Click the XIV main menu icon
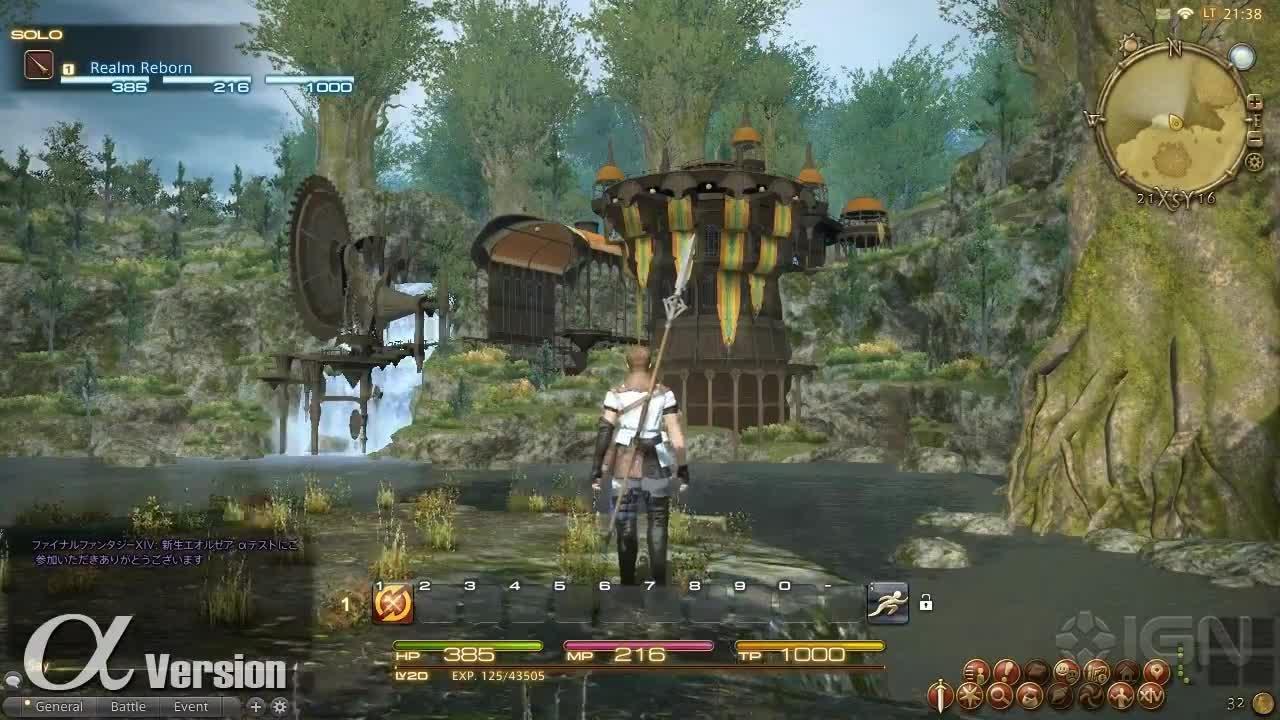The image size is (1280, 720). [x=1152, y=695]
